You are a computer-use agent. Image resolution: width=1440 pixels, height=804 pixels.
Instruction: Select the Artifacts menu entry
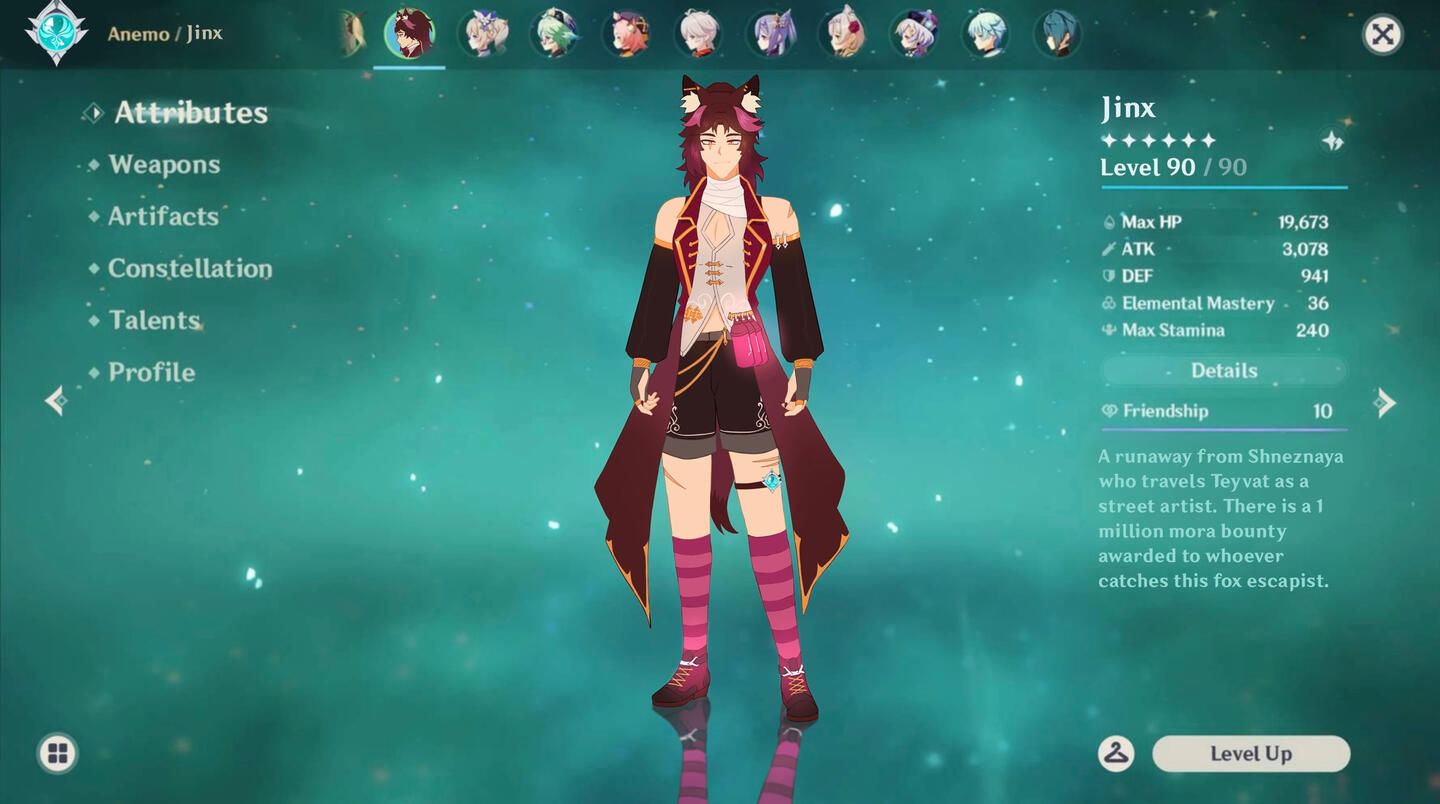pos(163,217)
